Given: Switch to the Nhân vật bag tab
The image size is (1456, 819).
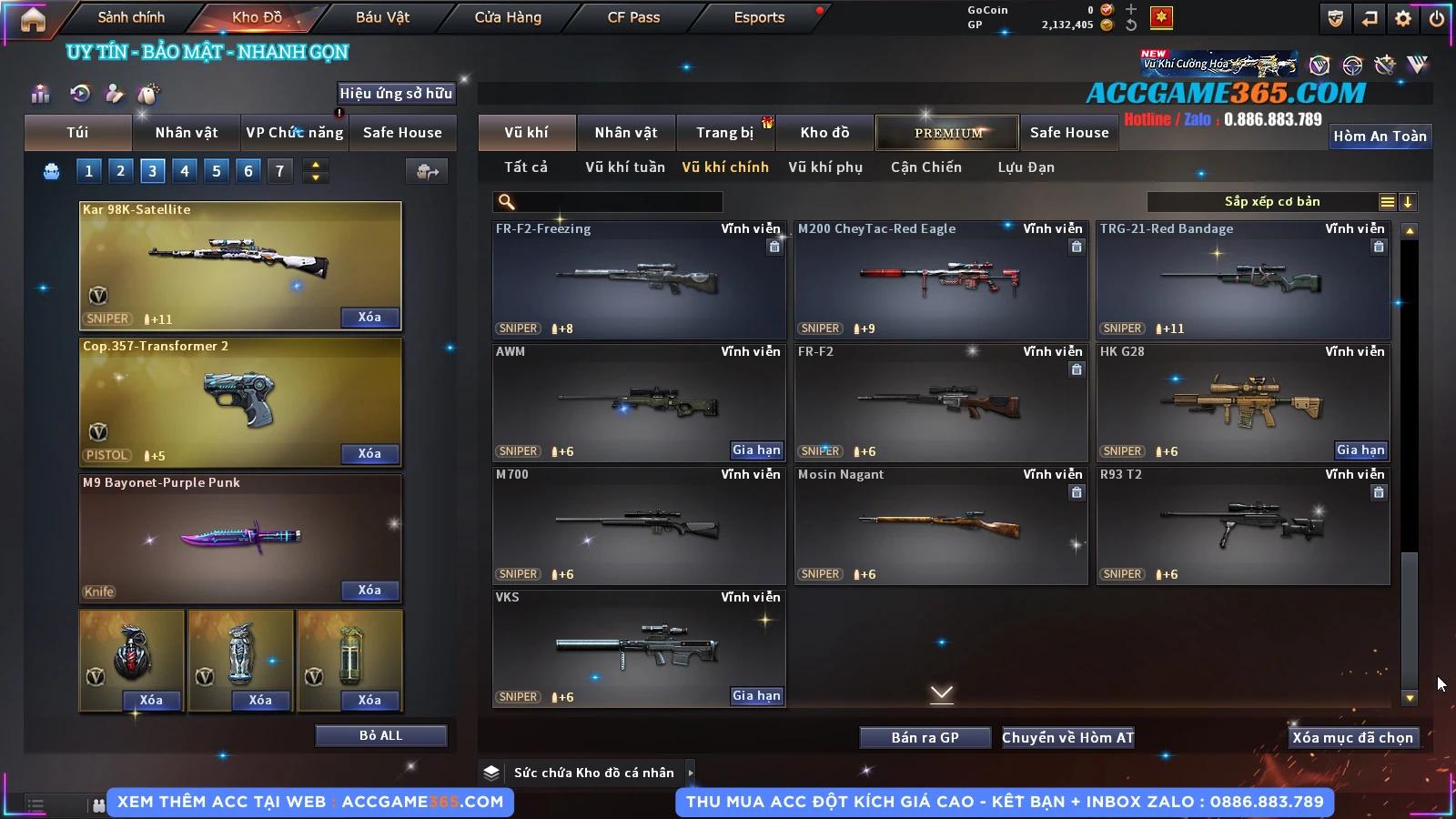Looking at the screenshot, I should point(187,133).
